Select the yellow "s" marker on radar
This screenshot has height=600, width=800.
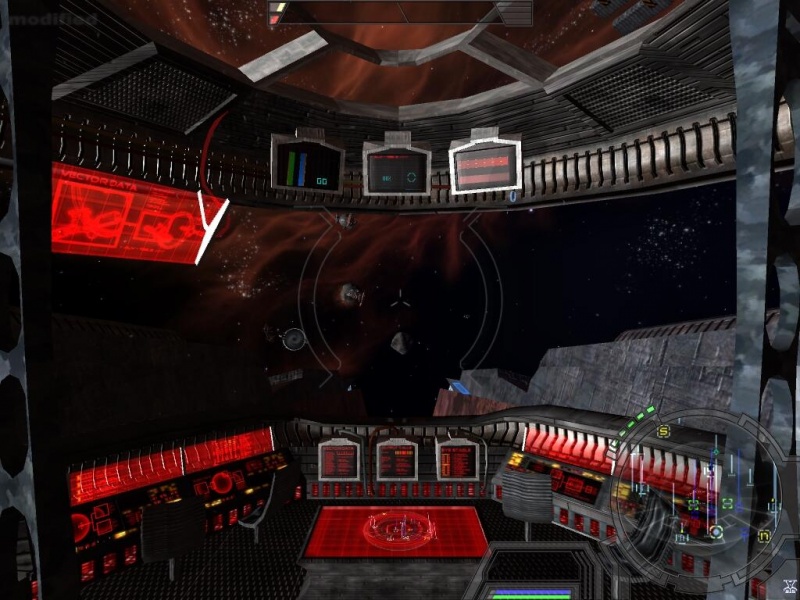tap(663, 431)
